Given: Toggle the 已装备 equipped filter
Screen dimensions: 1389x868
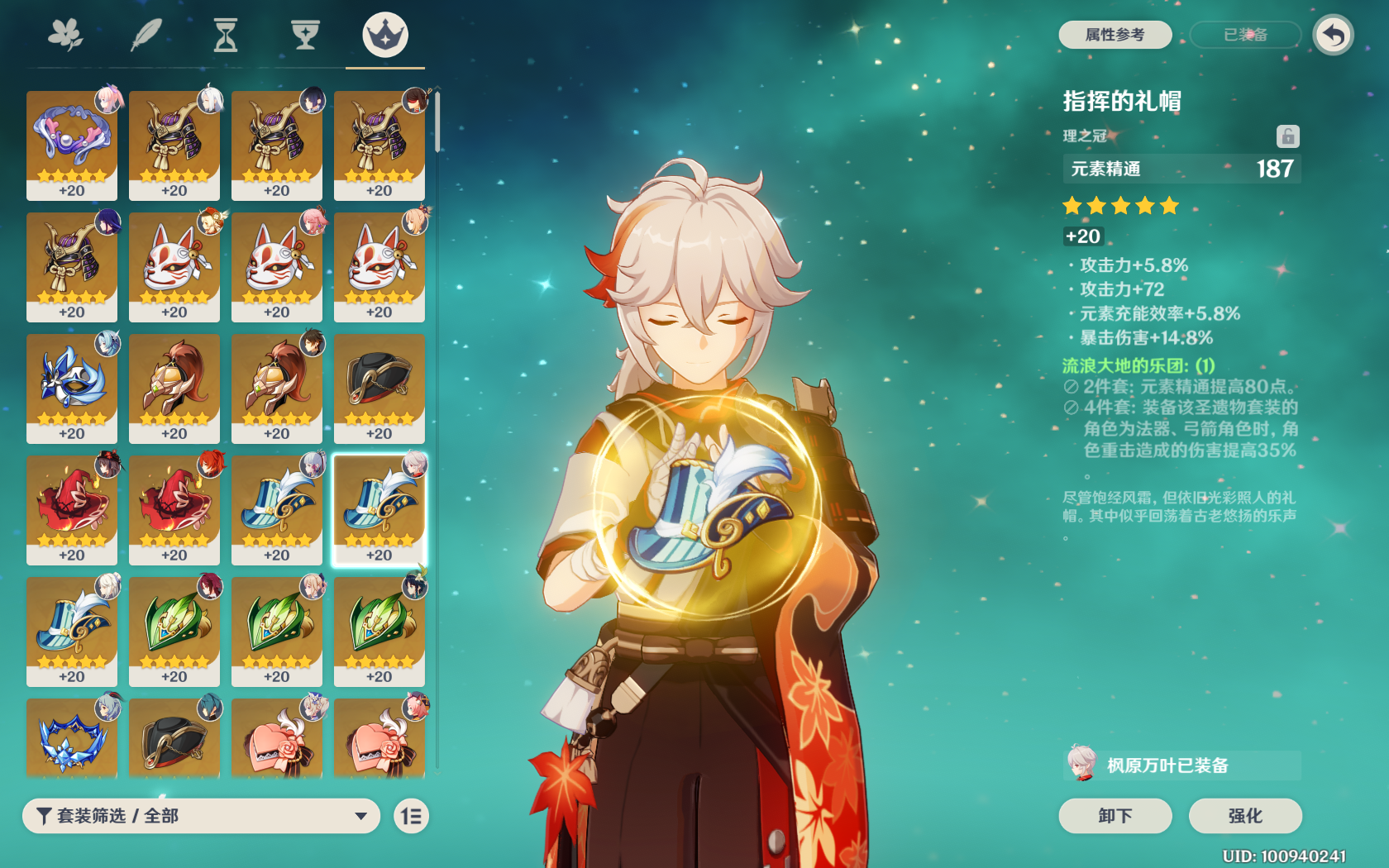Looking at the screenshot, I should 1245,35.
